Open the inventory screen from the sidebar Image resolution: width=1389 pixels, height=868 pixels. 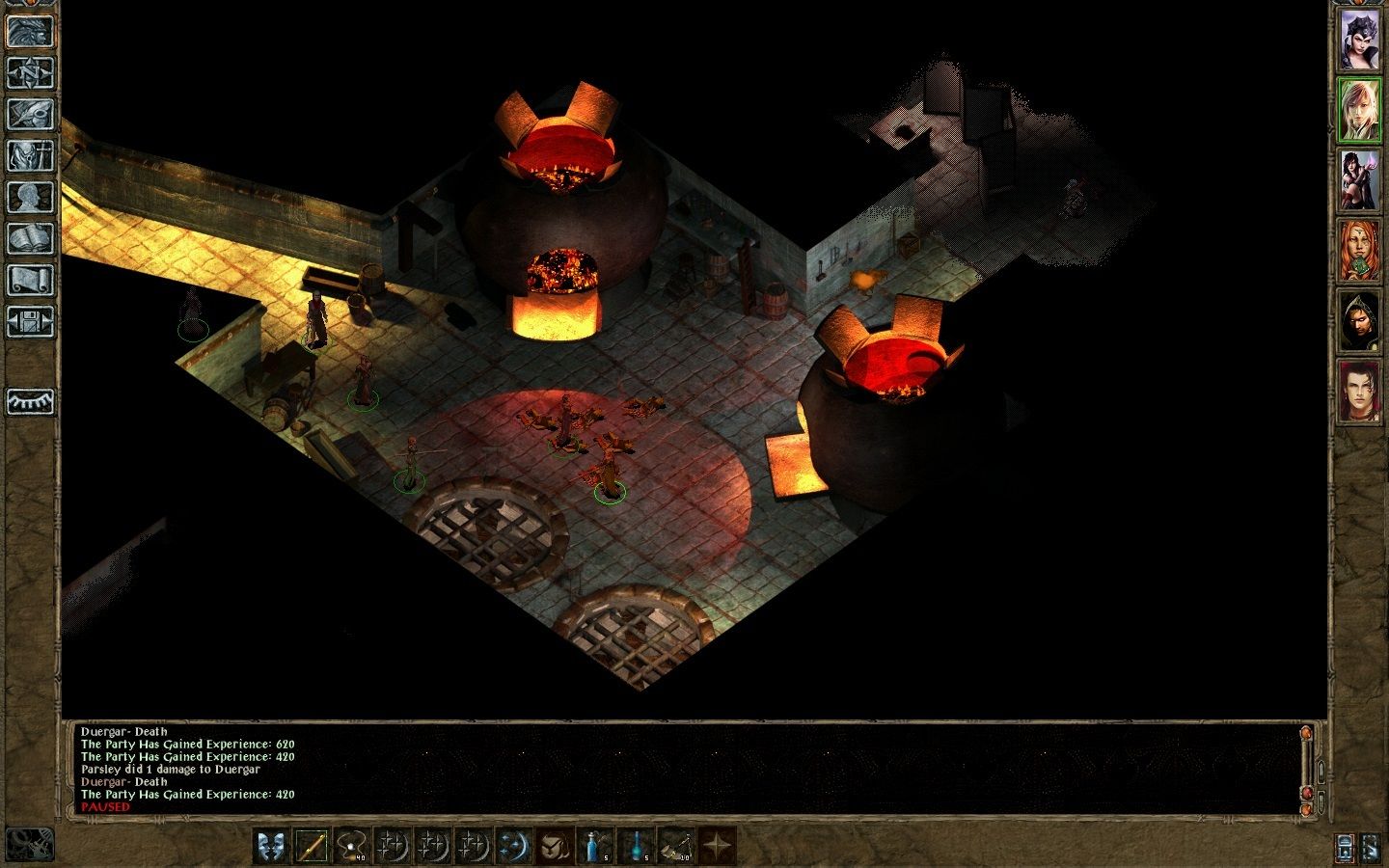[30, 155]
